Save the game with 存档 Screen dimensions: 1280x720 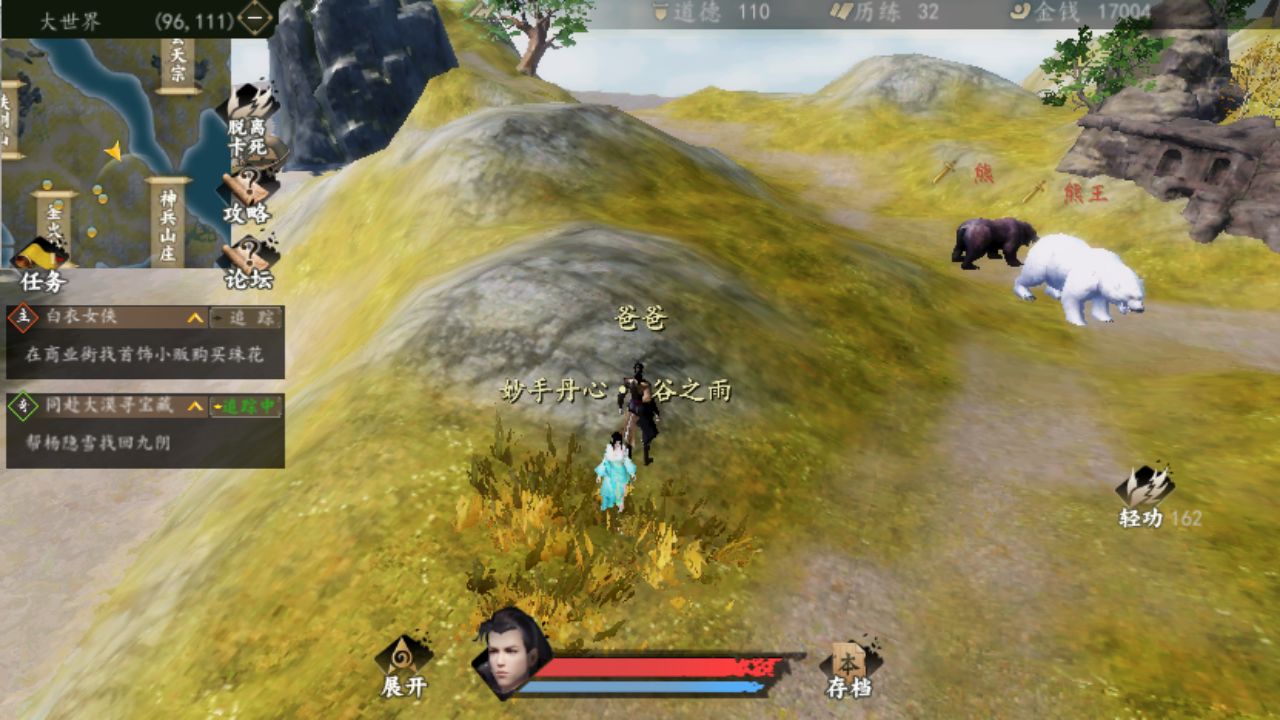coord(849,668)
